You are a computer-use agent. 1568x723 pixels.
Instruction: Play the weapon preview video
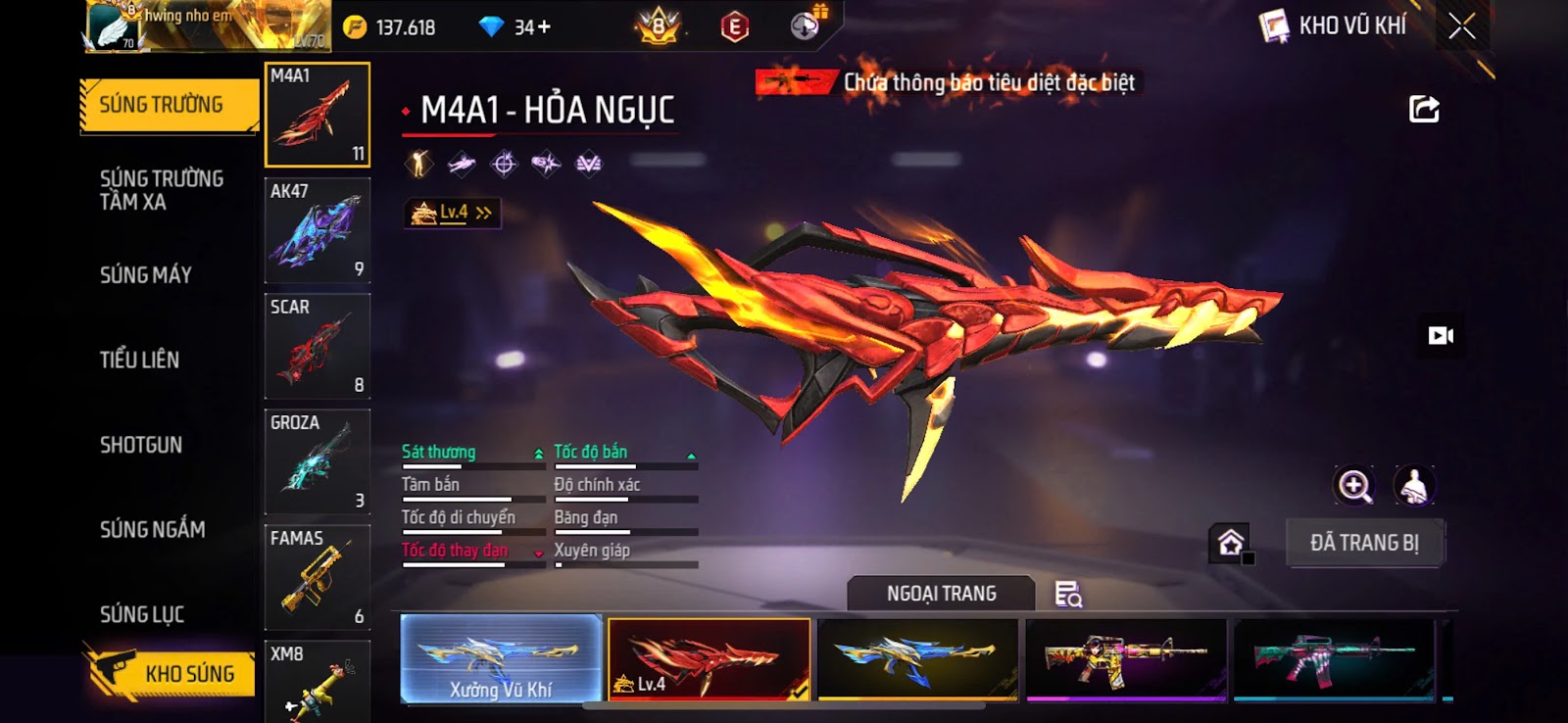coord(1440,336)
